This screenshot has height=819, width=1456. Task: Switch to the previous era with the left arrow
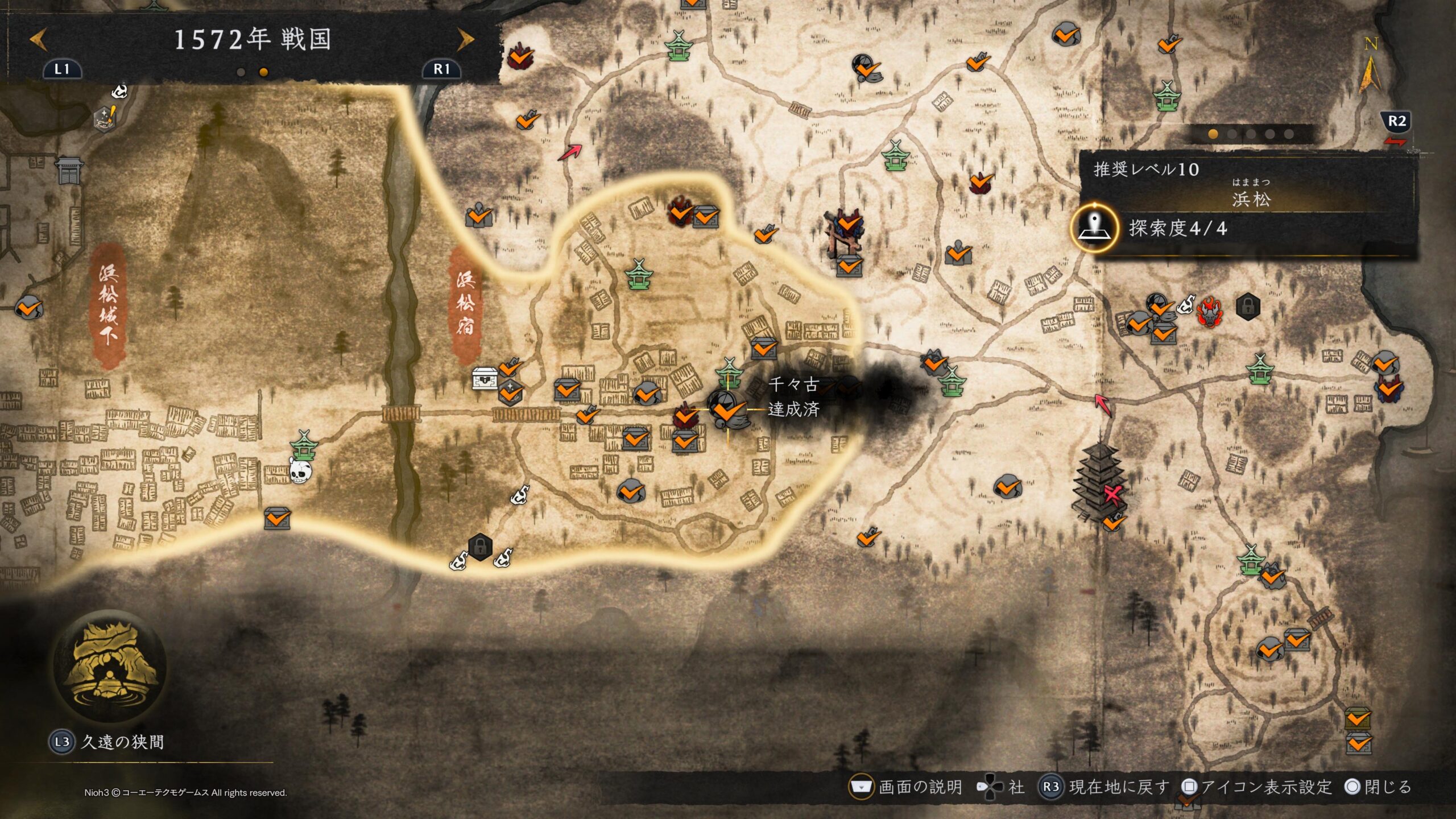click(39, 40)
